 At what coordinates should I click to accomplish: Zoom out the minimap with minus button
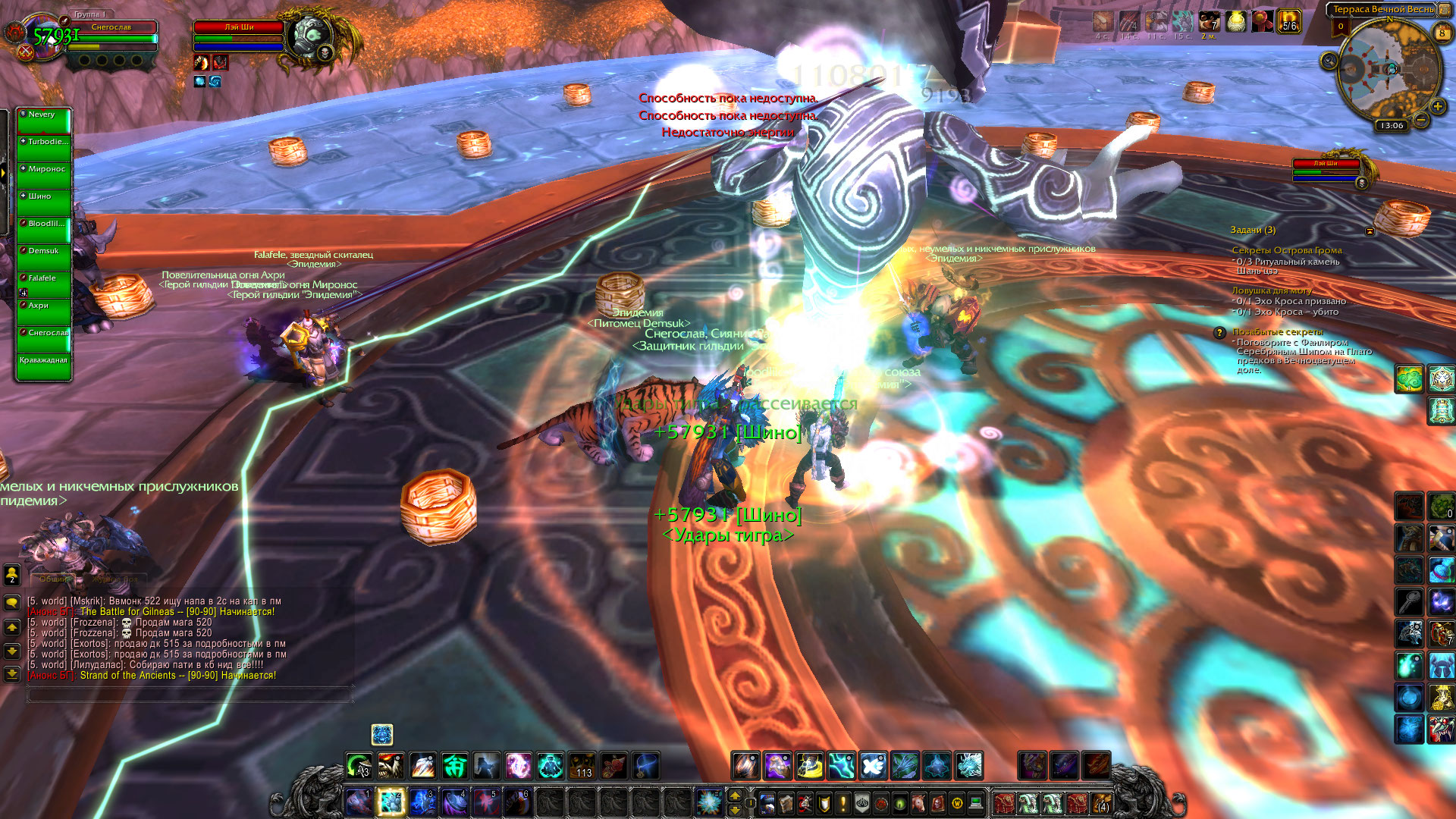click(x=1421, y=120)
